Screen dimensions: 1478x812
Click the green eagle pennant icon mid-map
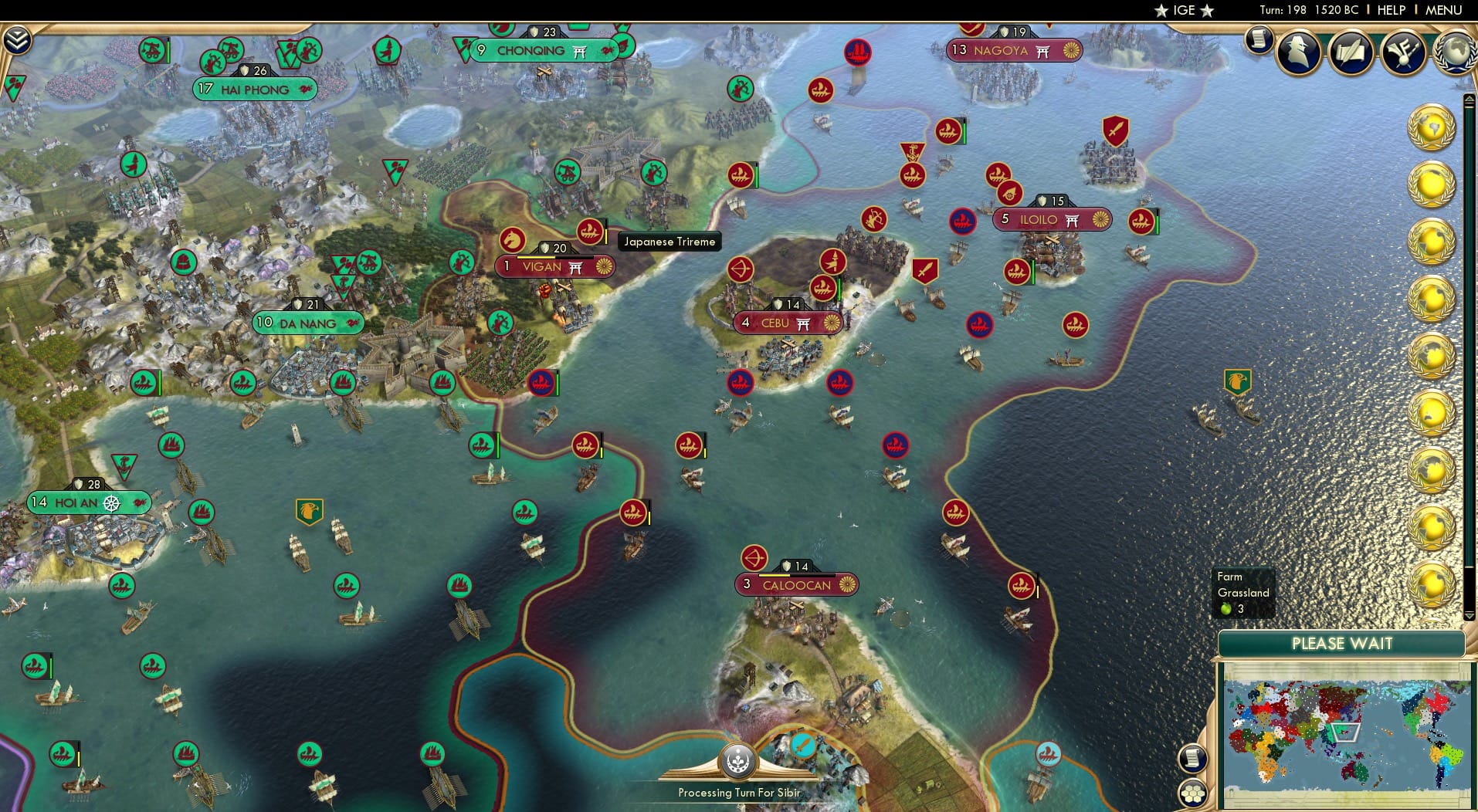tap(310, 510)
